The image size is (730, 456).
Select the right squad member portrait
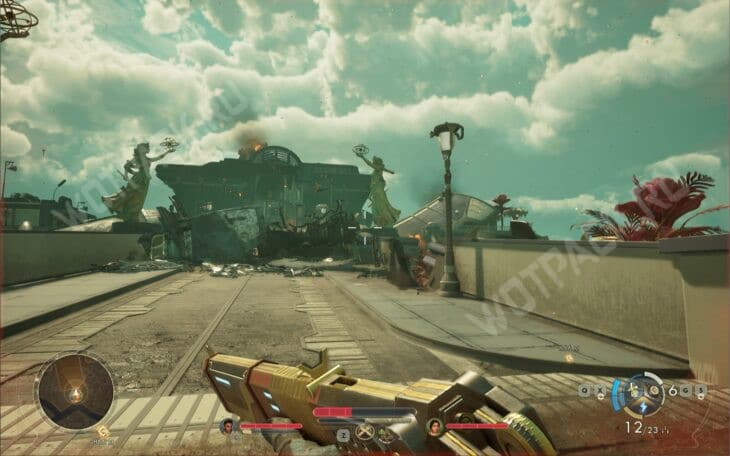click(x=434, y=426)
